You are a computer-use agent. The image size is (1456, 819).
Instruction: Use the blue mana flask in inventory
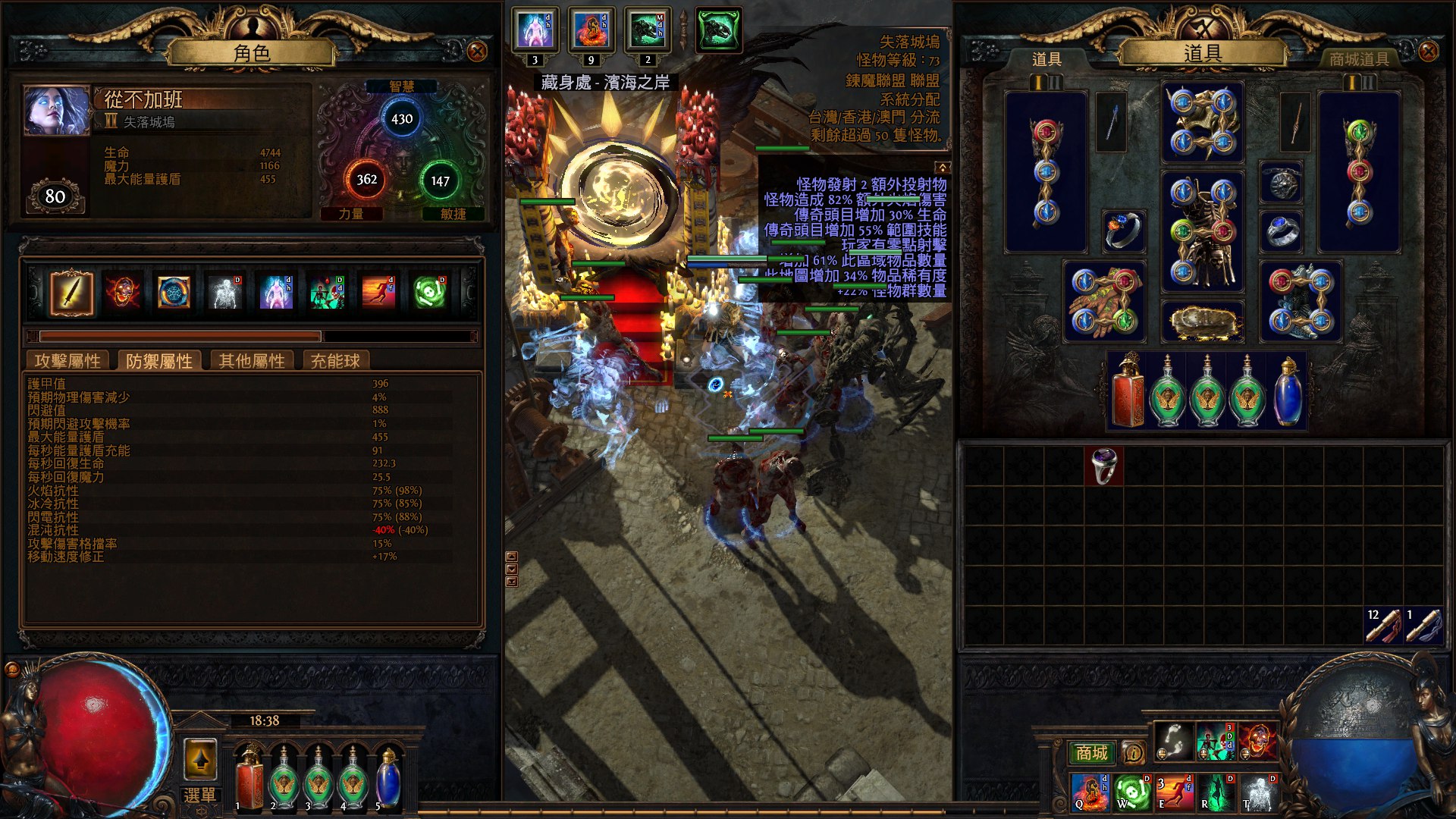tap(1288, 392)
